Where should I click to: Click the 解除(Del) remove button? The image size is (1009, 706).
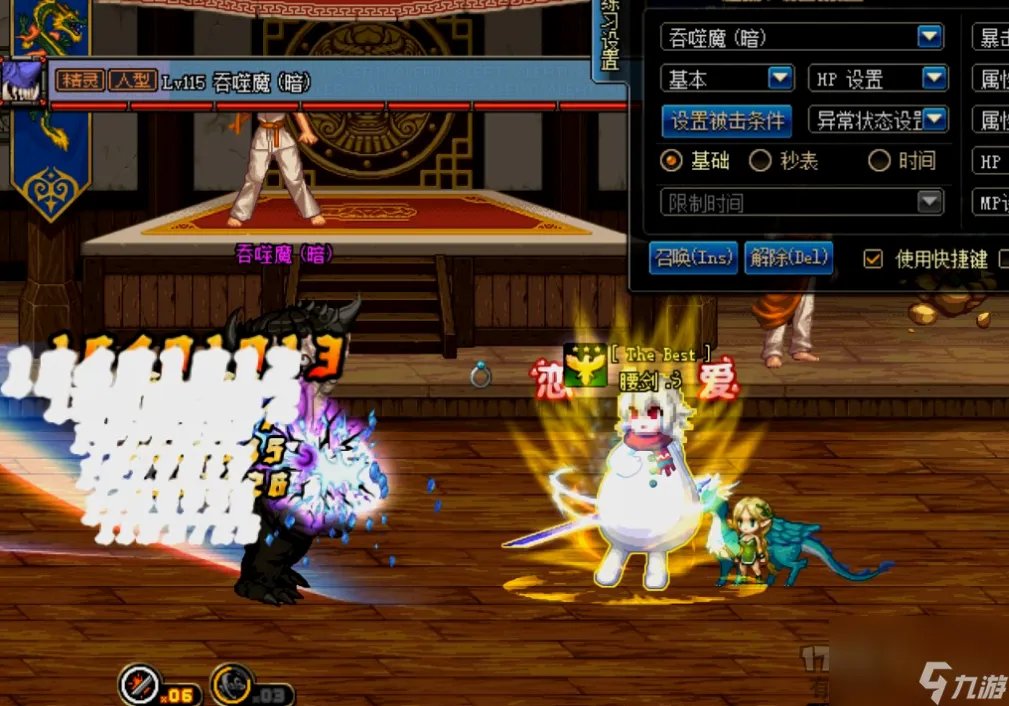click(788, 258)
